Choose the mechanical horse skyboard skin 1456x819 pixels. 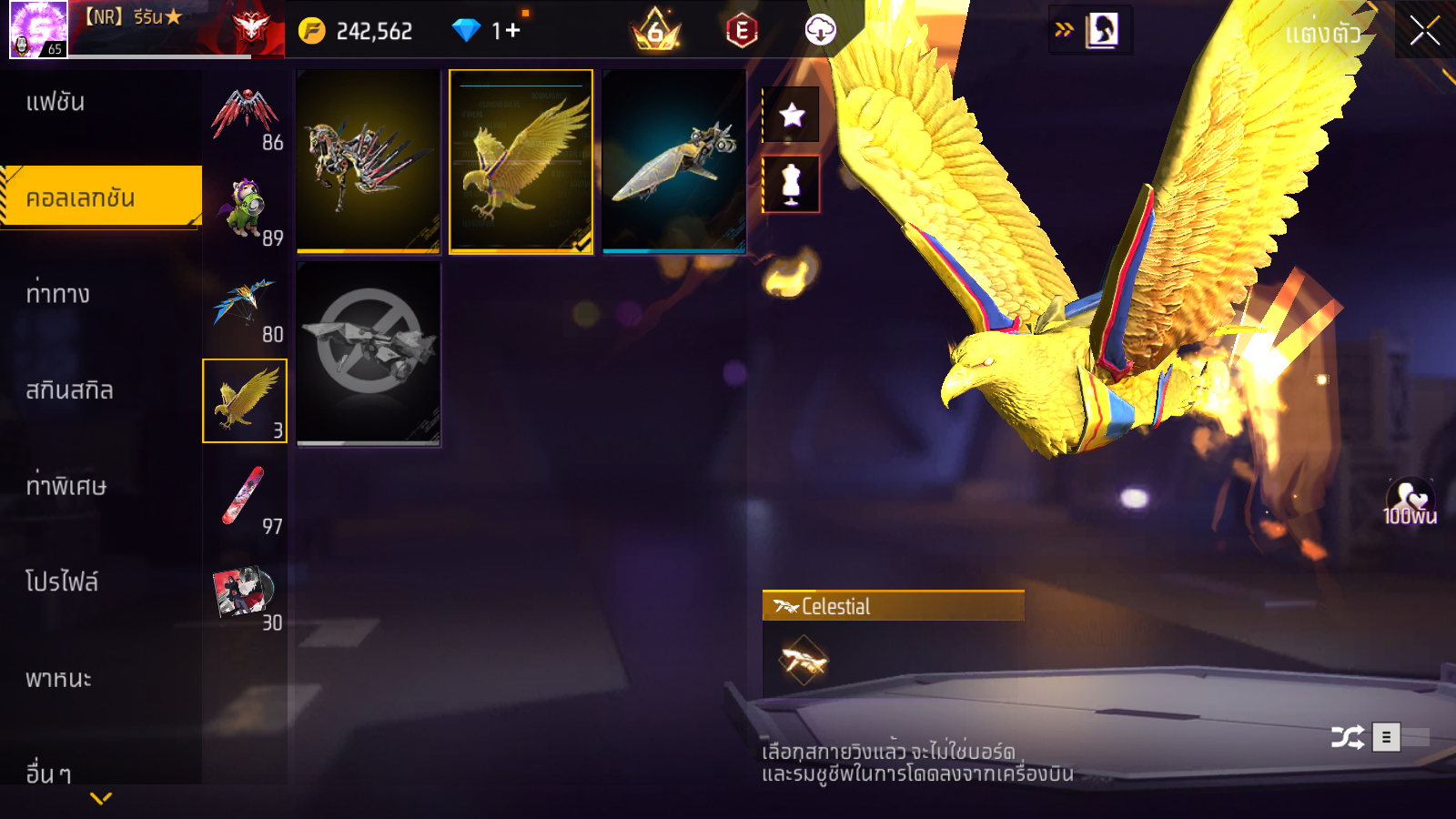pyautogui.click(x=369, y=161)
